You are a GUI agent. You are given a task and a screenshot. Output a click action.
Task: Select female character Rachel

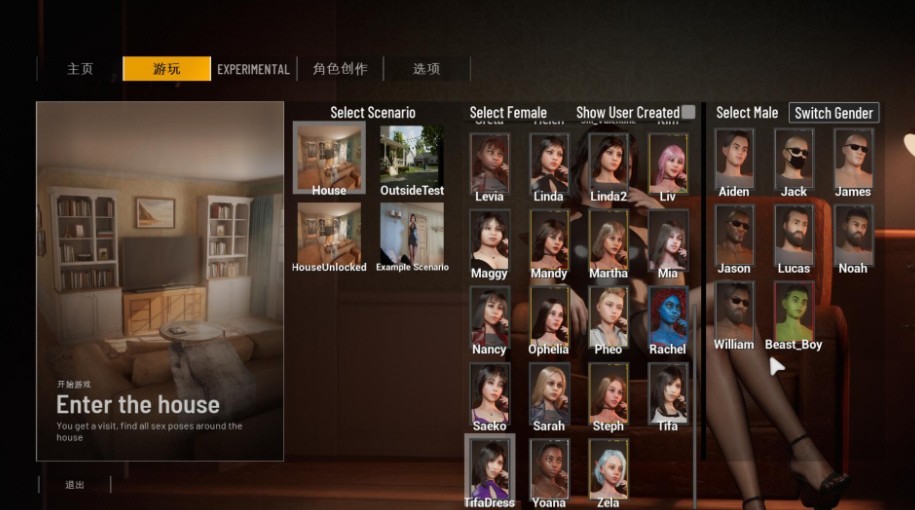tap(667, 317)
